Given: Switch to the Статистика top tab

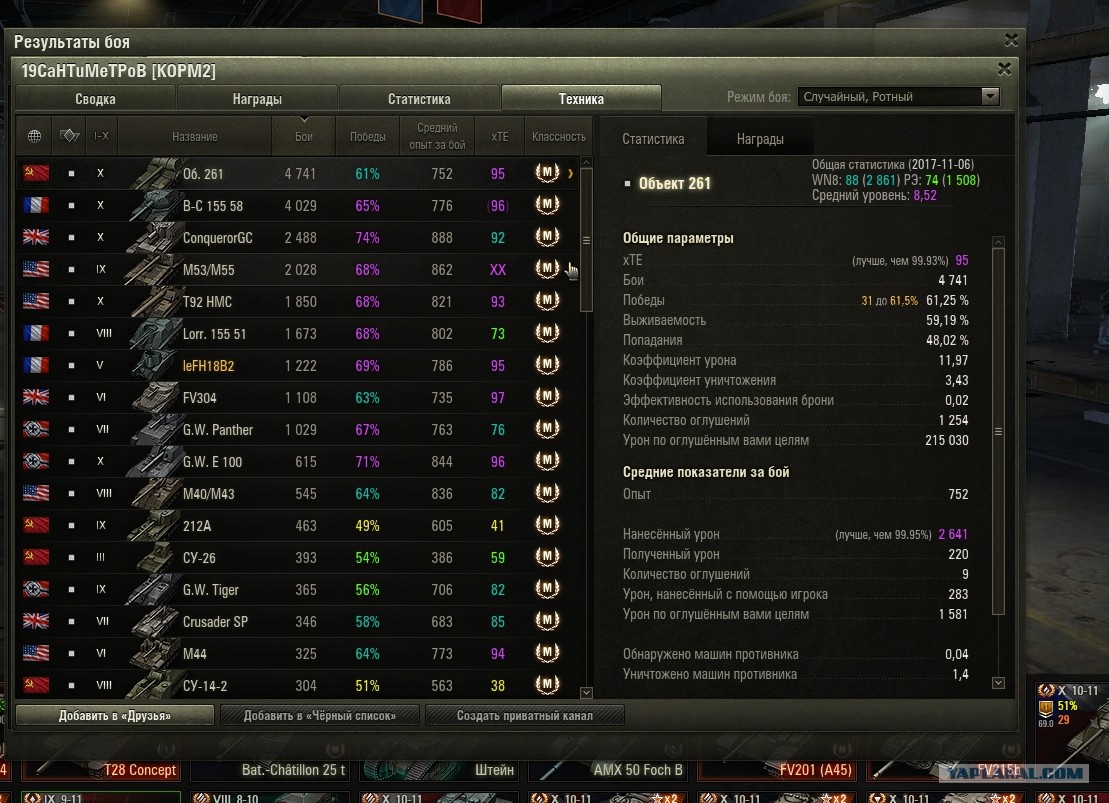Looking at the screenshot, I should click(419, 99).
